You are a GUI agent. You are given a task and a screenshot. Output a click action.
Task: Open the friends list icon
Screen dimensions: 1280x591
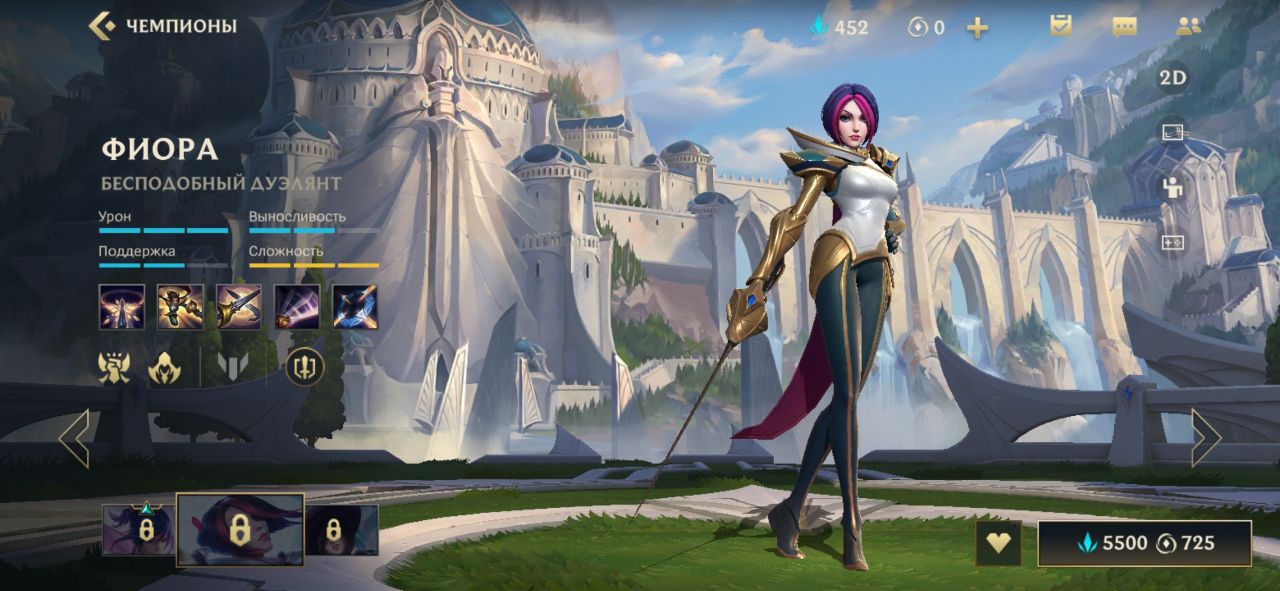[x=1189, y=27]
